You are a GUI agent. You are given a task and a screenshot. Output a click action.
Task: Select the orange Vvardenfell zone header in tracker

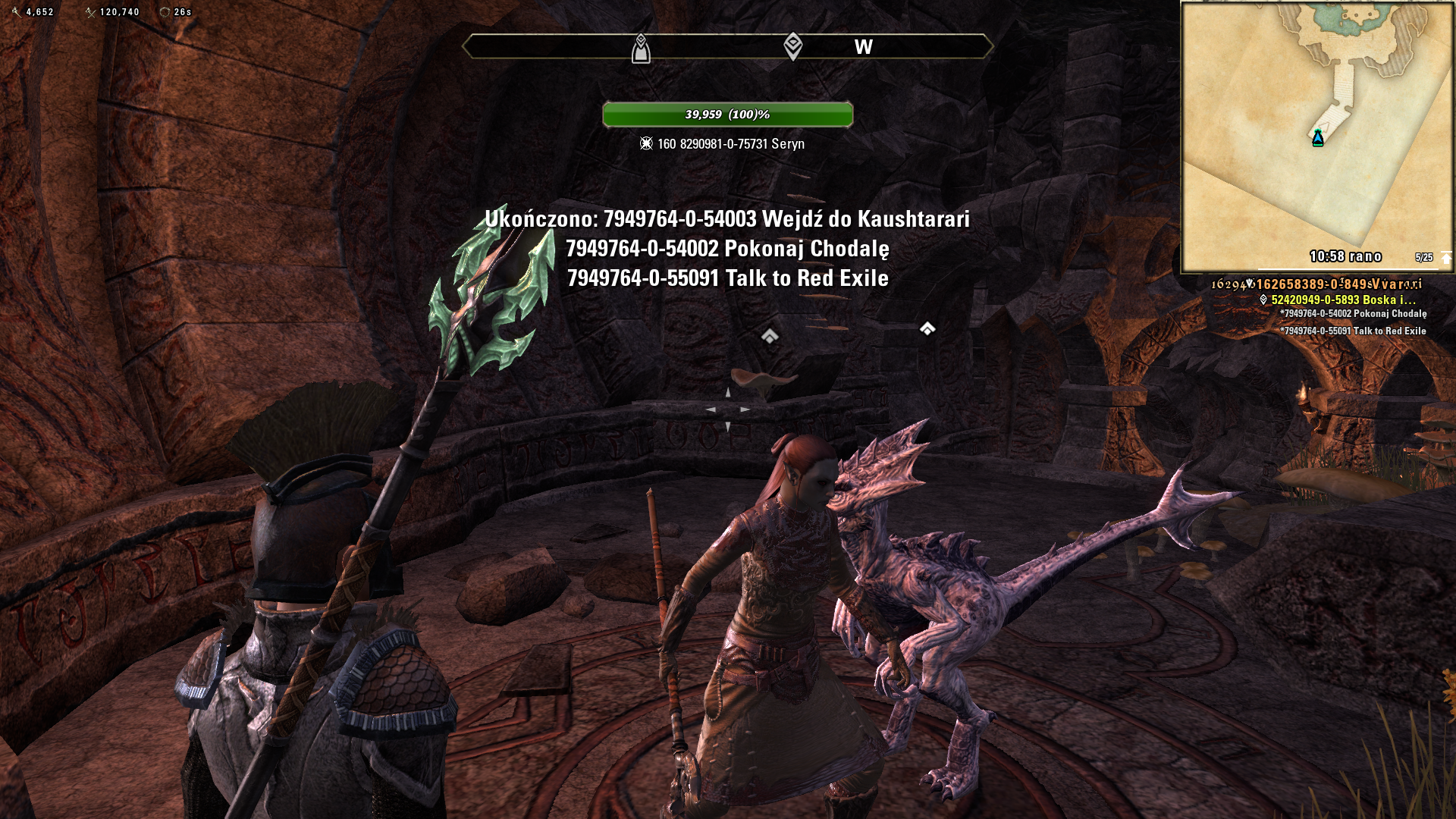tap(1338, 284)
